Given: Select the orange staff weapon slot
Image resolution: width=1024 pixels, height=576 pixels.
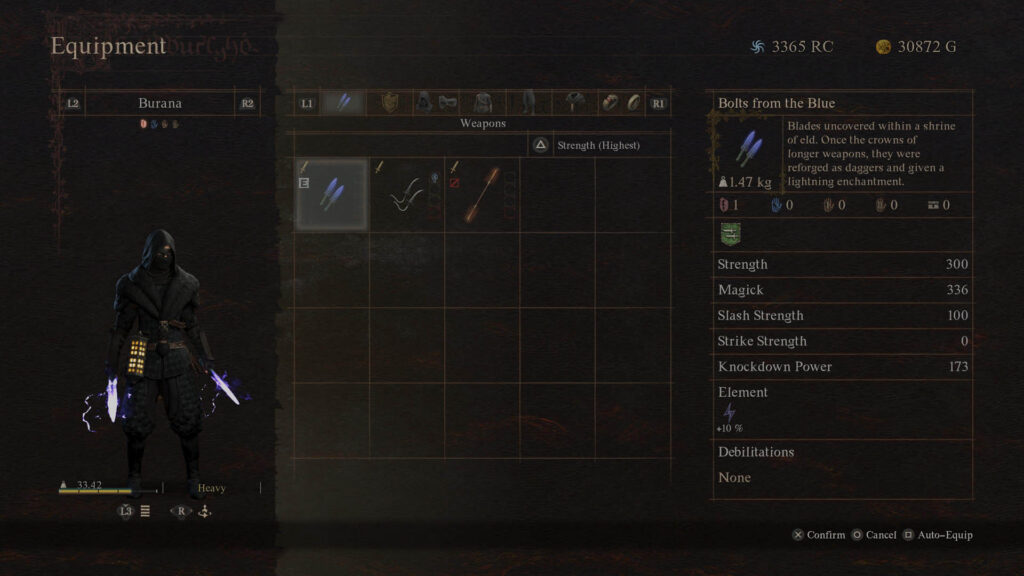Looking at the screenshot, I should pyautogui.click(x=481, y=194).
